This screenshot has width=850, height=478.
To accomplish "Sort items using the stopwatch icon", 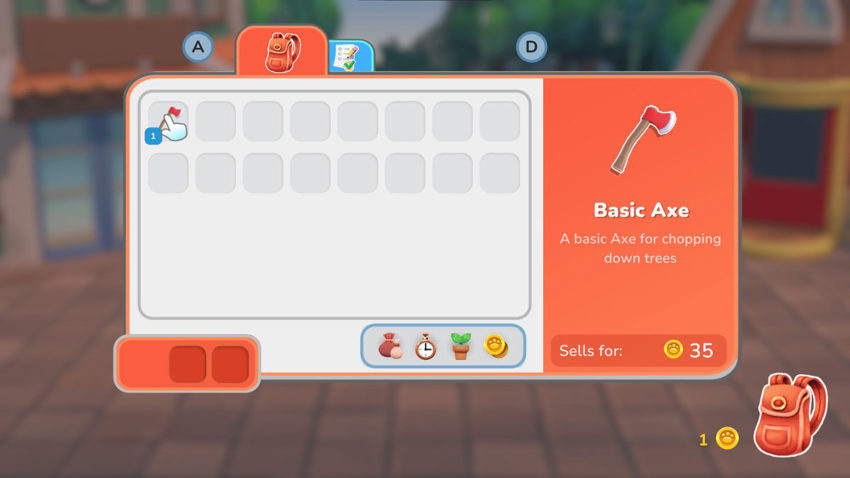I will pyautogui.click(x=425, y=347).
